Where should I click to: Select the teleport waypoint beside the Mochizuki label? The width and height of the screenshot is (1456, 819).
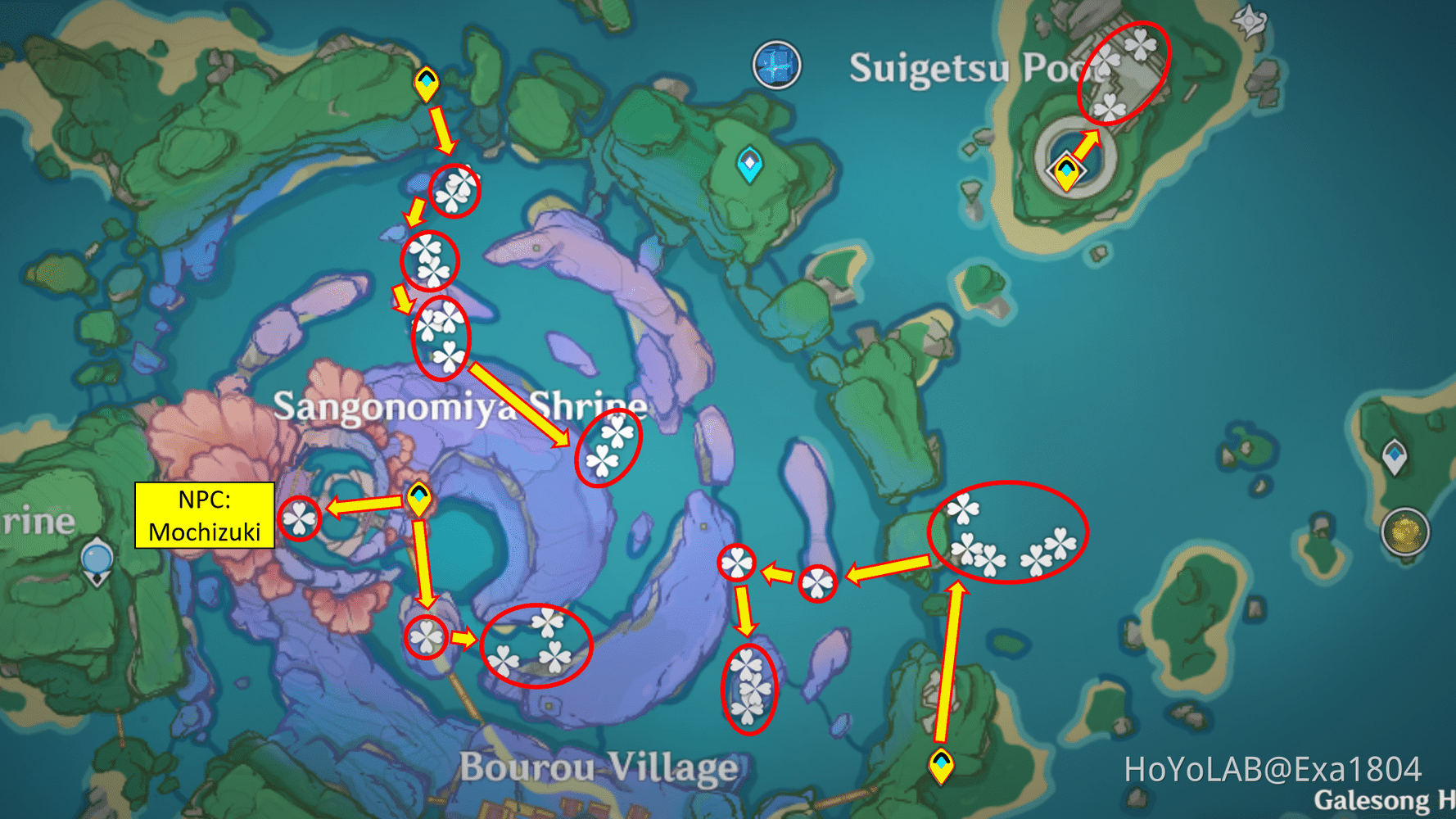click(x=419, y=497)
